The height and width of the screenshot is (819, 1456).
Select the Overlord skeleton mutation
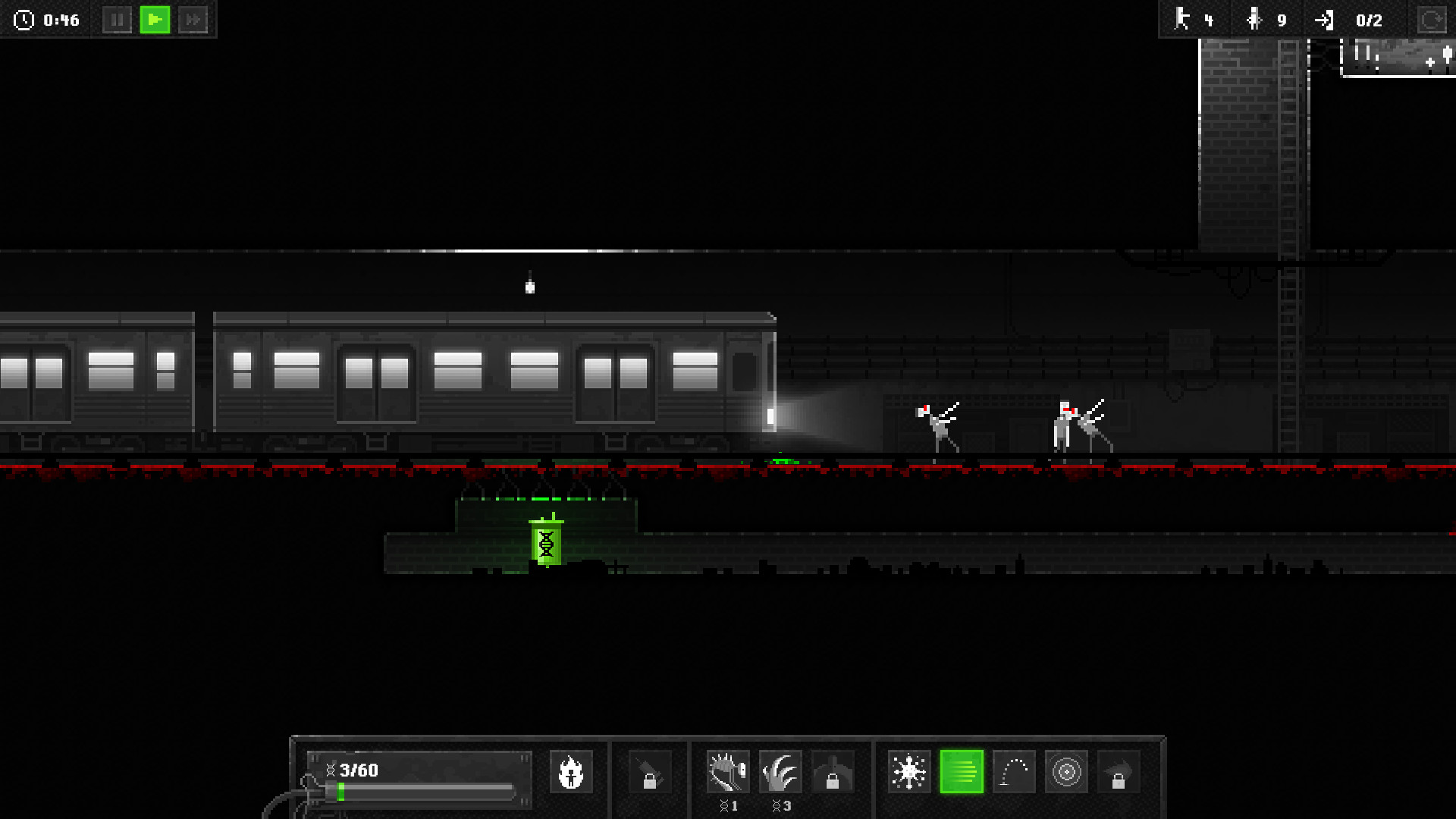(728, 771)
